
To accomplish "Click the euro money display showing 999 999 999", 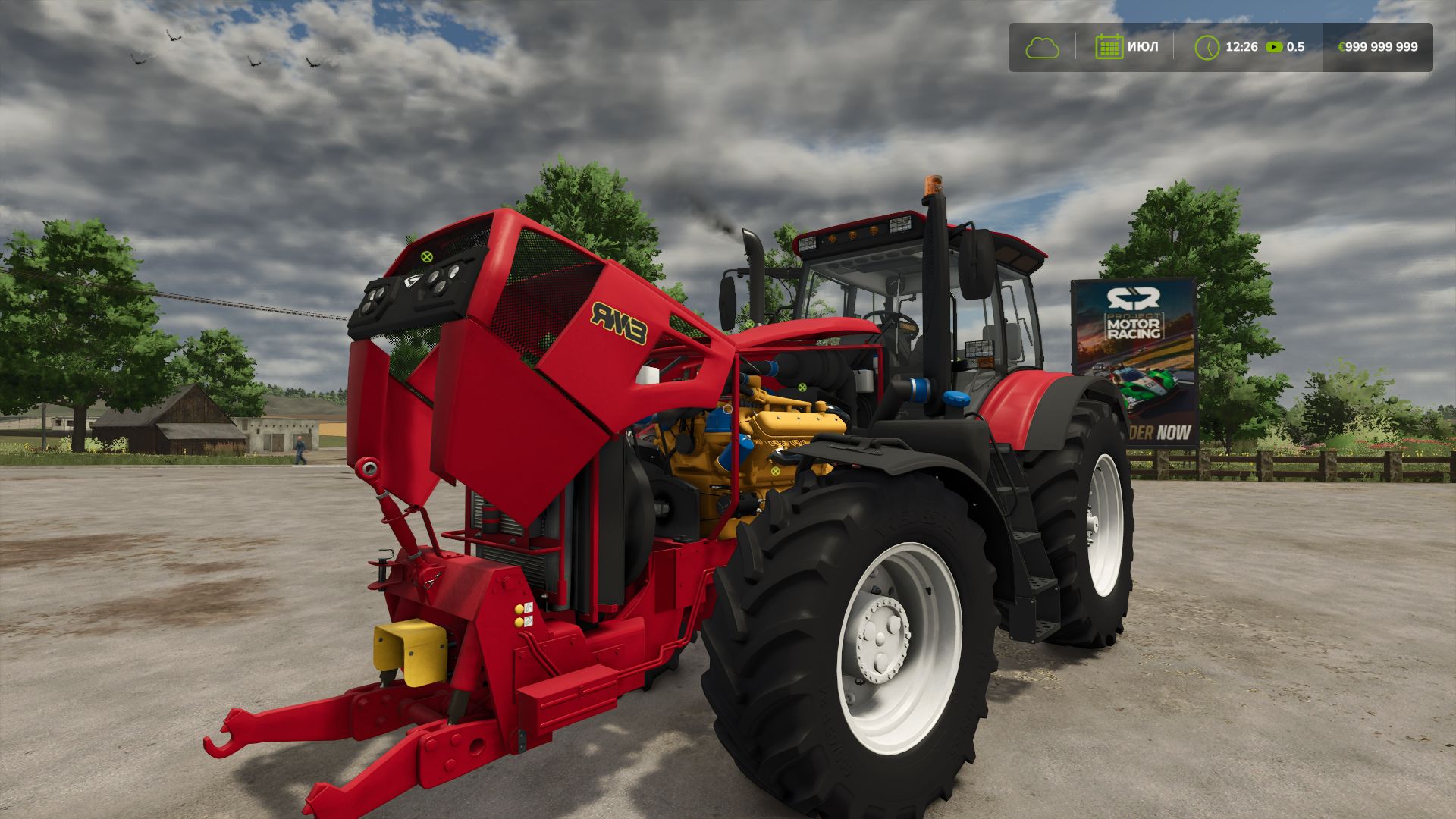I will pos(1379,47).
